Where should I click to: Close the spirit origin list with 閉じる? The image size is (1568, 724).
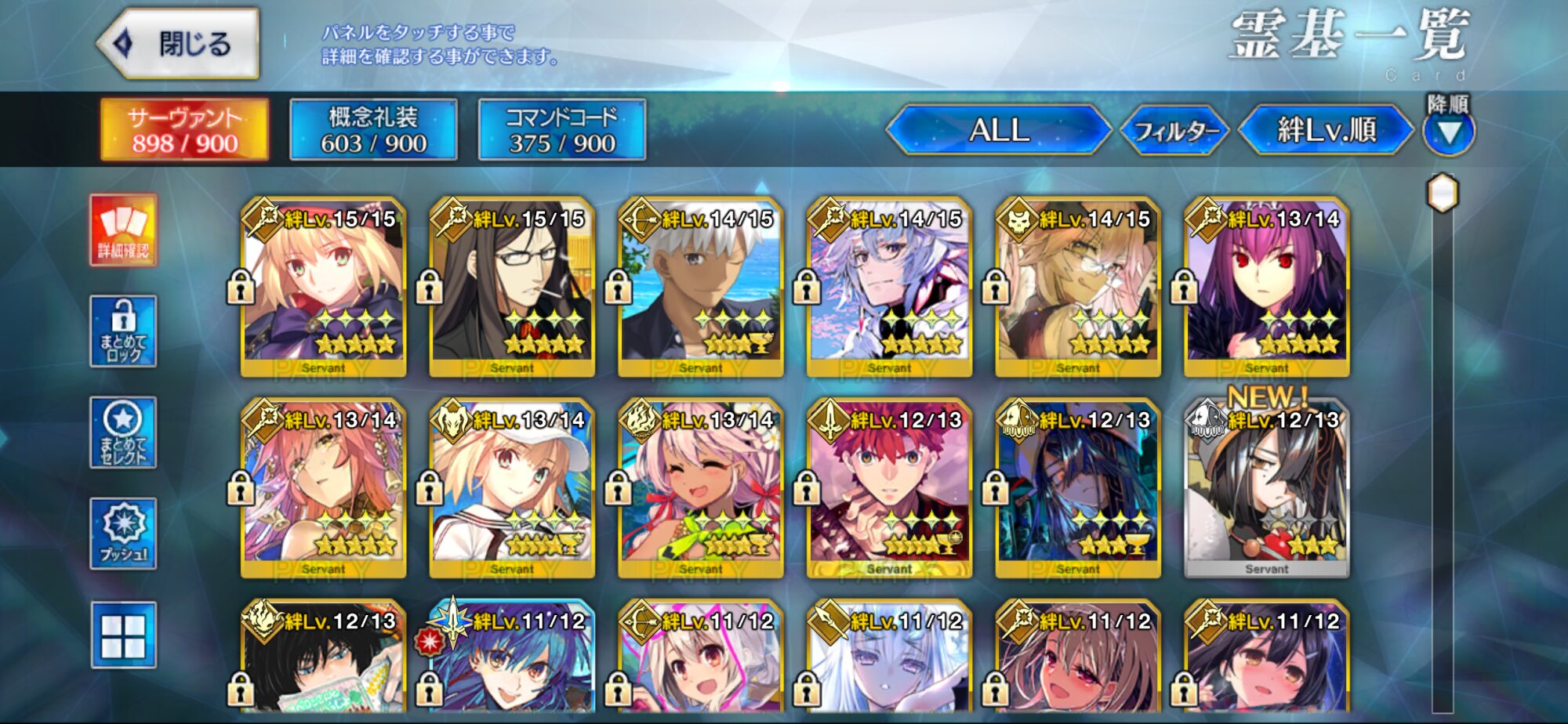[x=180, y=44]
